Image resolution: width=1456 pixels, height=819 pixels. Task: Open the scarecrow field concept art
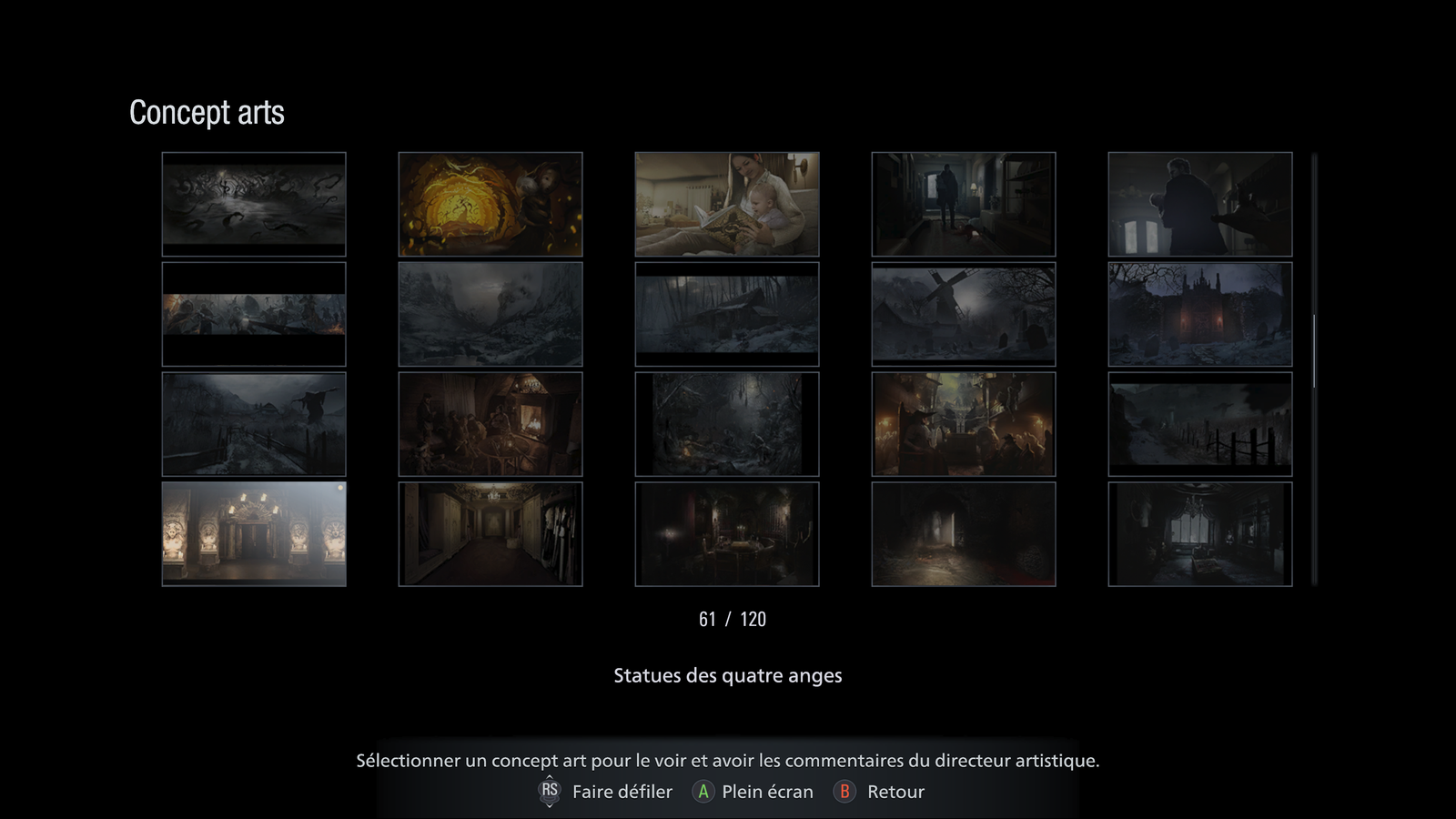pyautogui.click(x=254, y=424)
